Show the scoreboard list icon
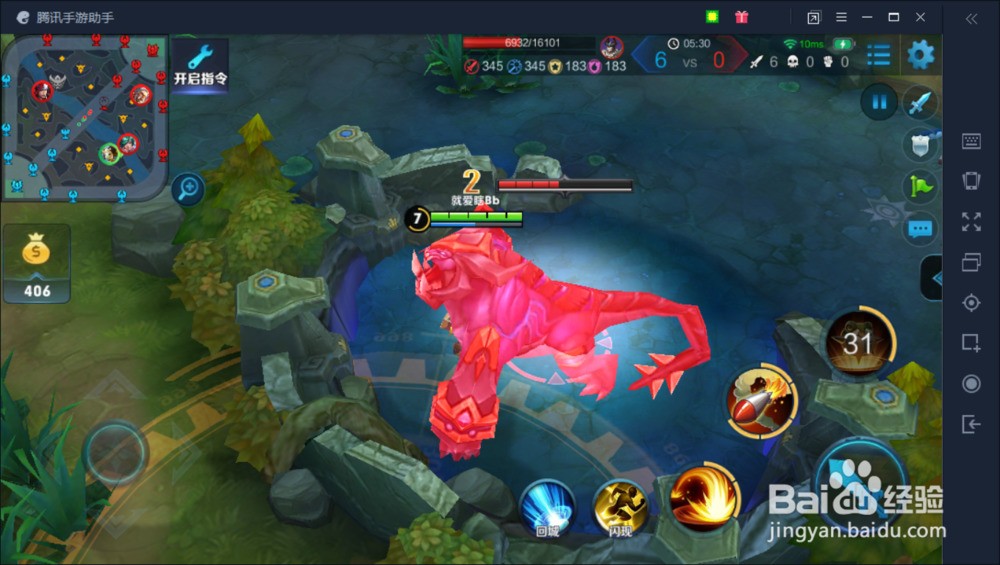 pyautogui.click(x=879, y=55)
